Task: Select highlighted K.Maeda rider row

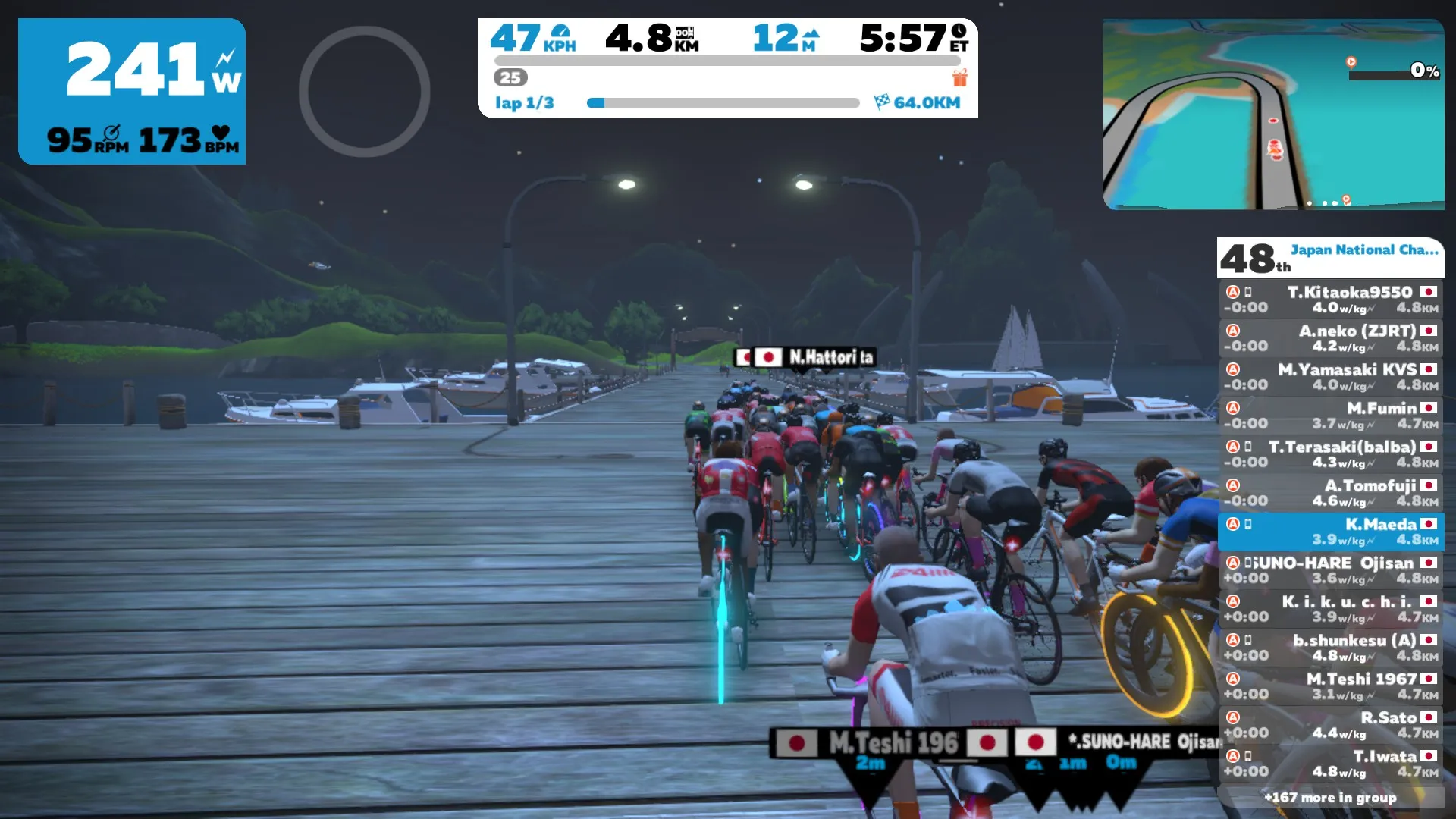Action: click(x=1331, y=532)
